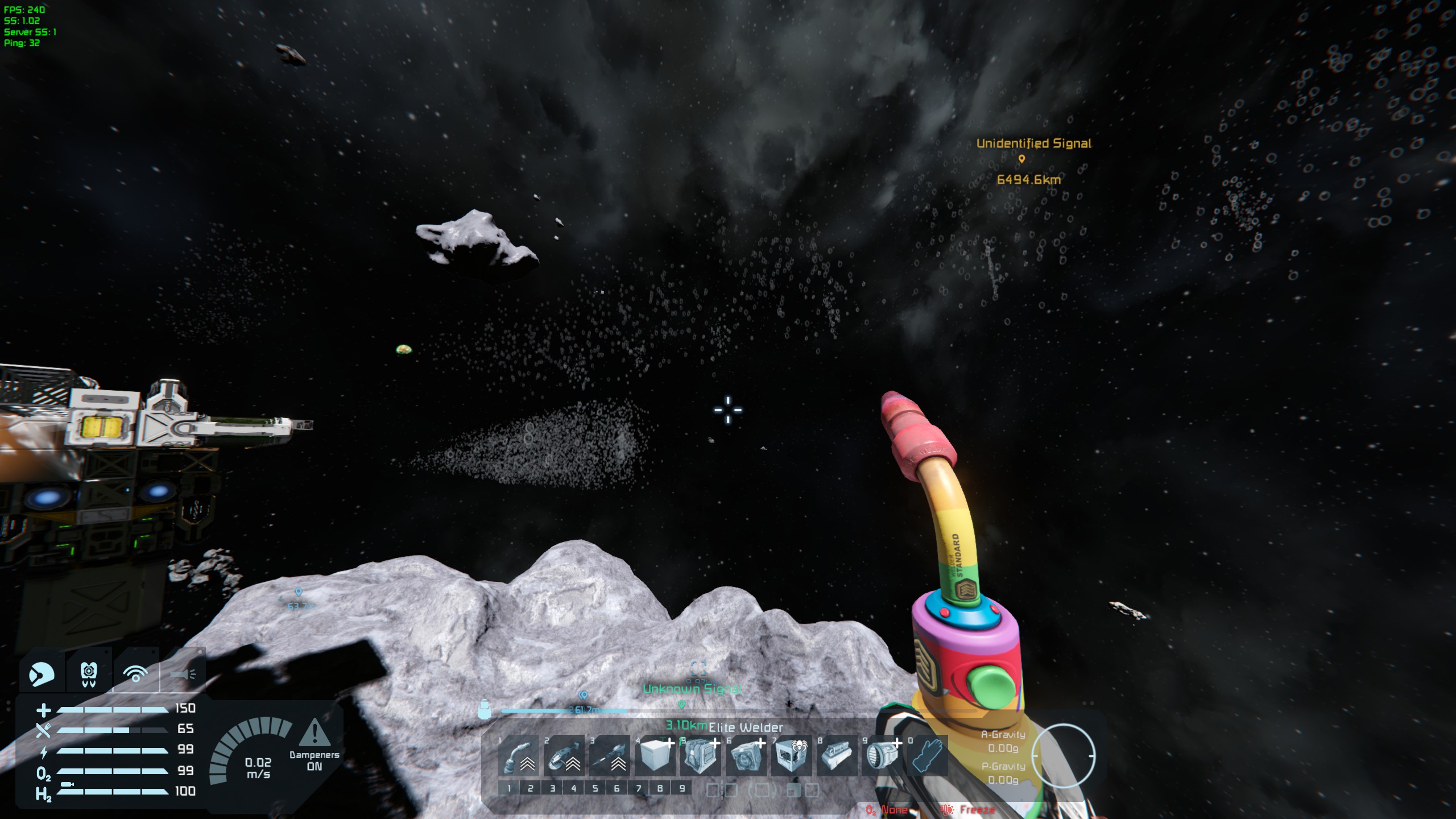
Task: Select the Unidentified Signal marker
Action: click(x=1021, y=159)
